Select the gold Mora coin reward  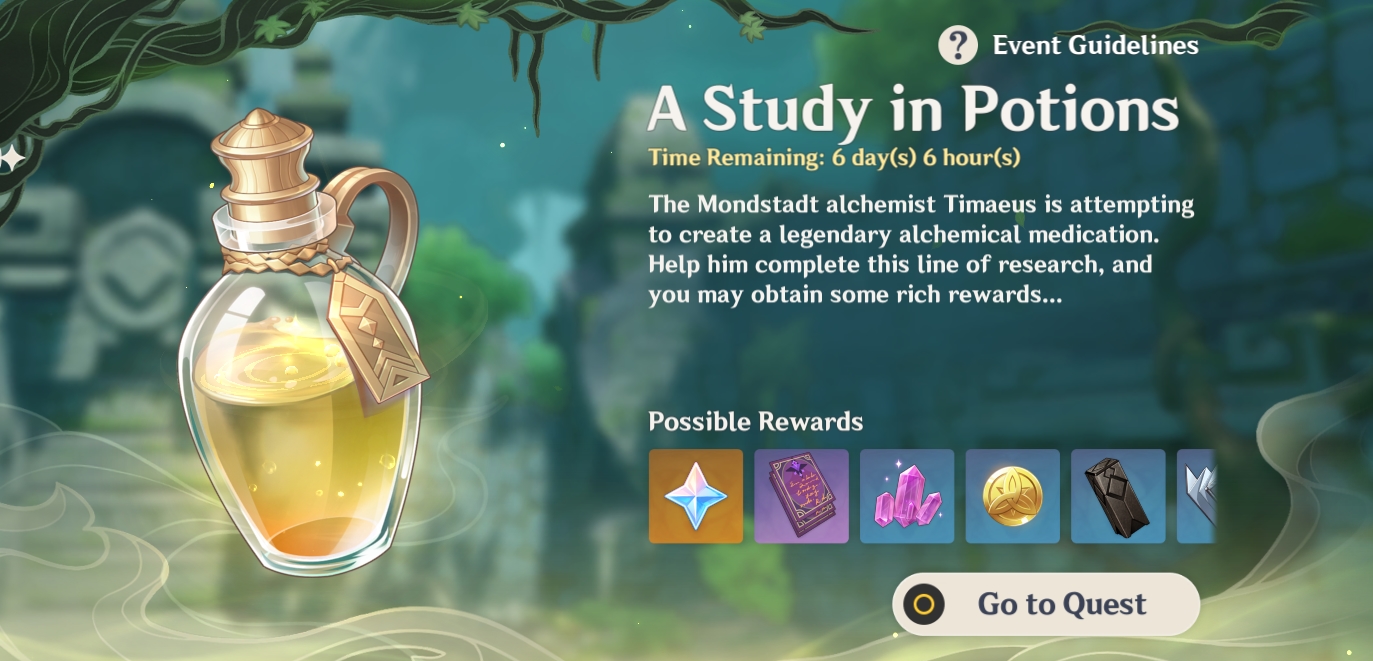coord(1012,496)
